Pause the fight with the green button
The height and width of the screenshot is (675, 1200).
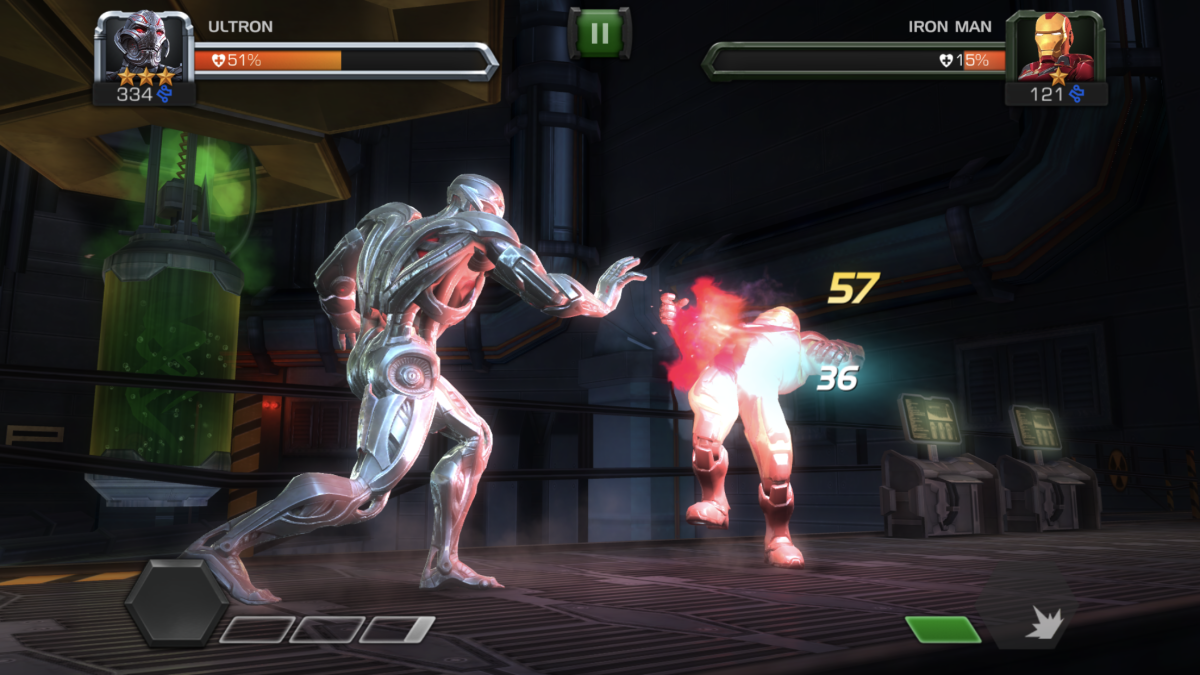(x=600, y=33)
